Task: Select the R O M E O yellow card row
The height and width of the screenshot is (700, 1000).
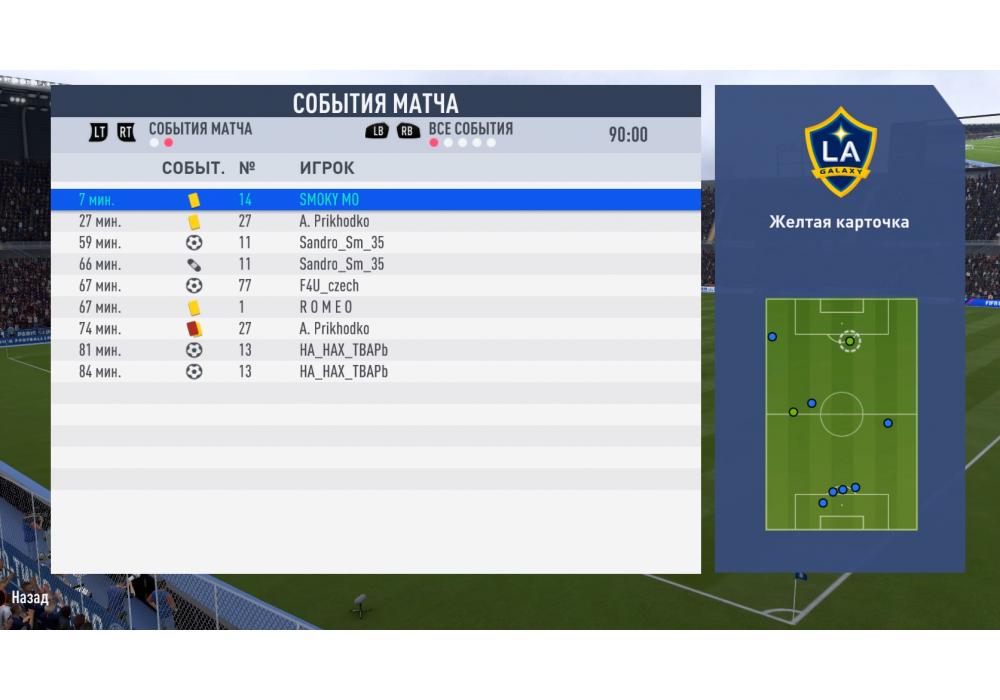Action: (x=375, y=307)
